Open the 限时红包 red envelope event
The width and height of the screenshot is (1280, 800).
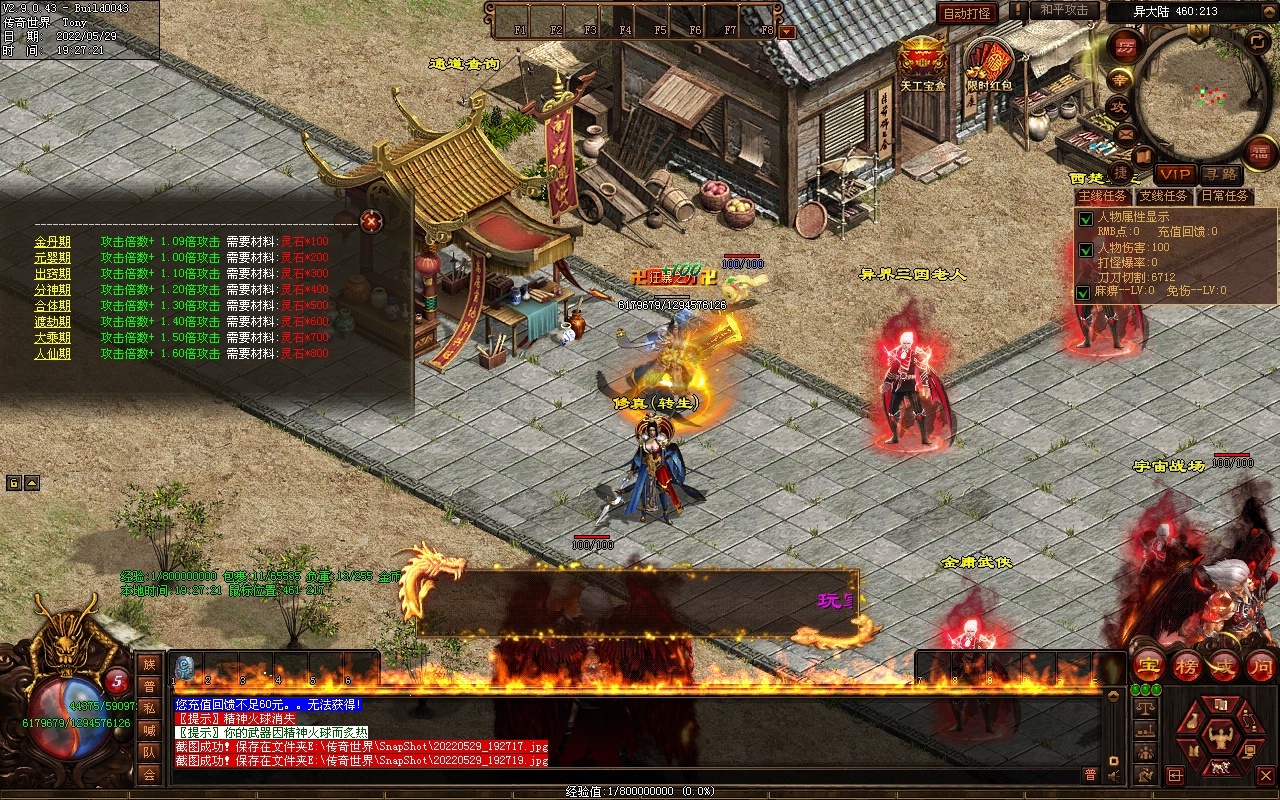coord(988,63)
